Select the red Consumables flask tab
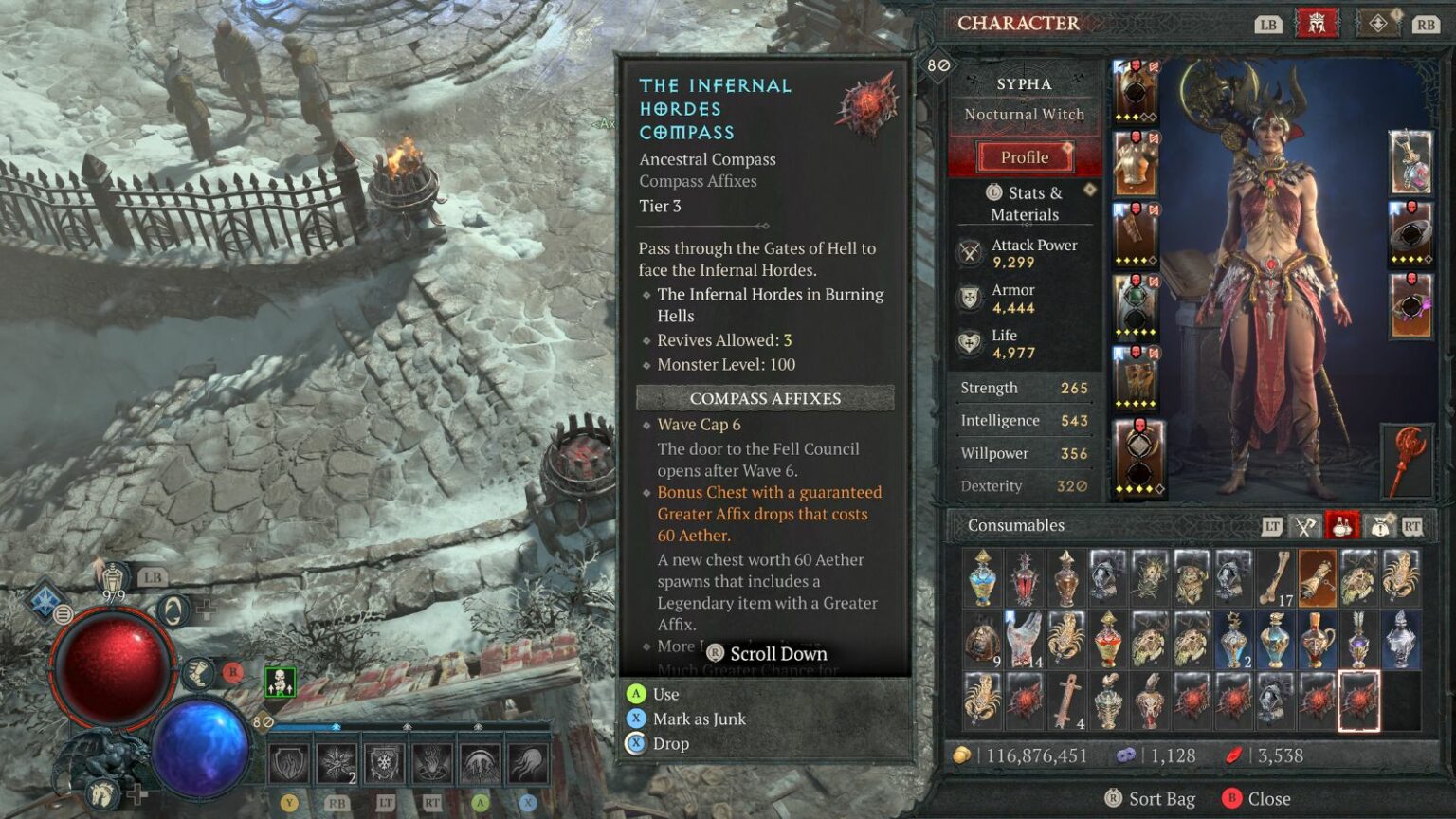This screenshot has width=1456, height=819. (1342, 524)
